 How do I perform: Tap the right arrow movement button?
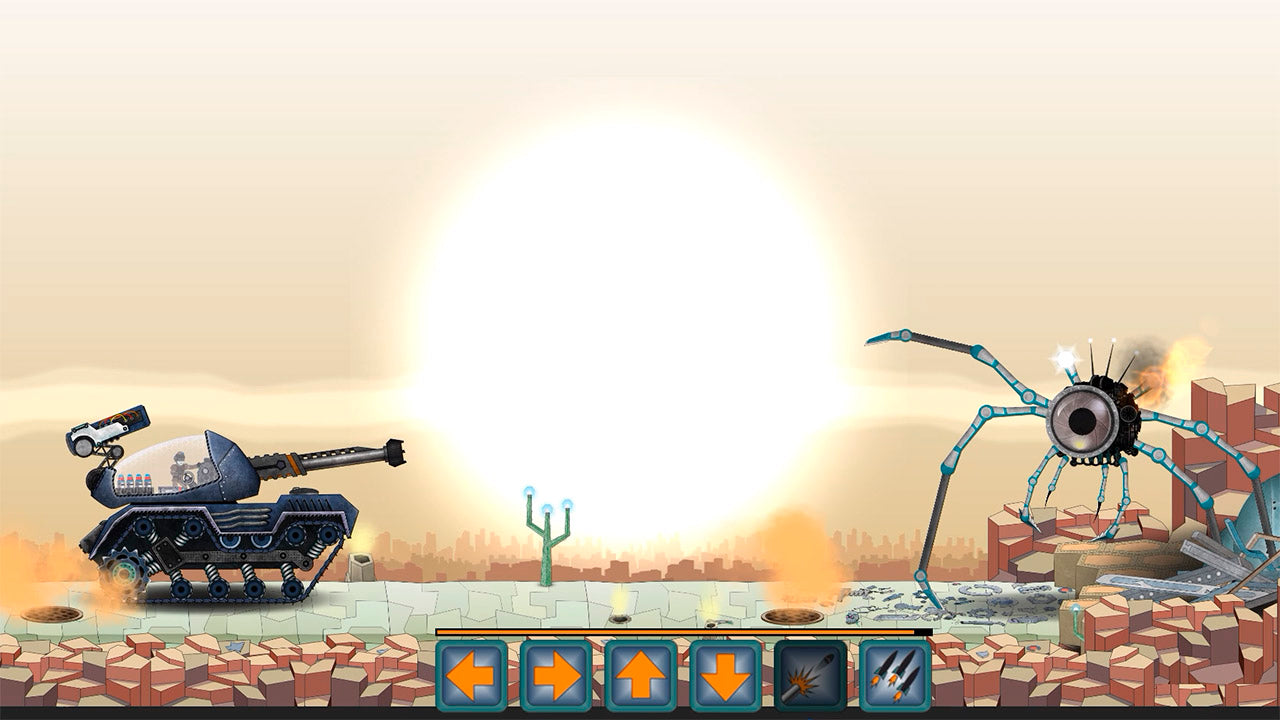pyautogui.click(x=556, y=676)
